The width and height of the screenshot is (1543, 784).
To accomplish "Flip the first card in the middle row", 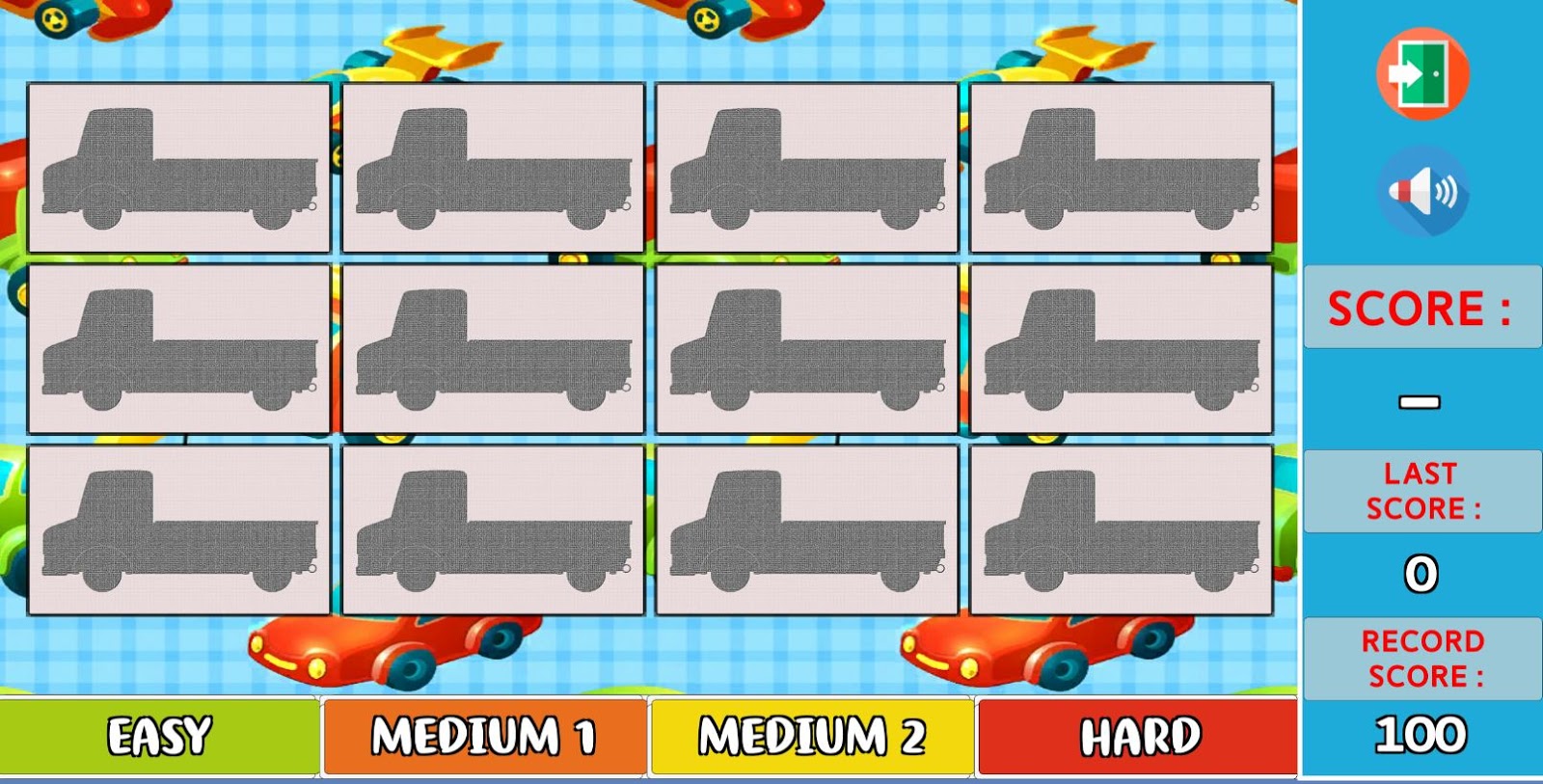I will pos(178,347).
